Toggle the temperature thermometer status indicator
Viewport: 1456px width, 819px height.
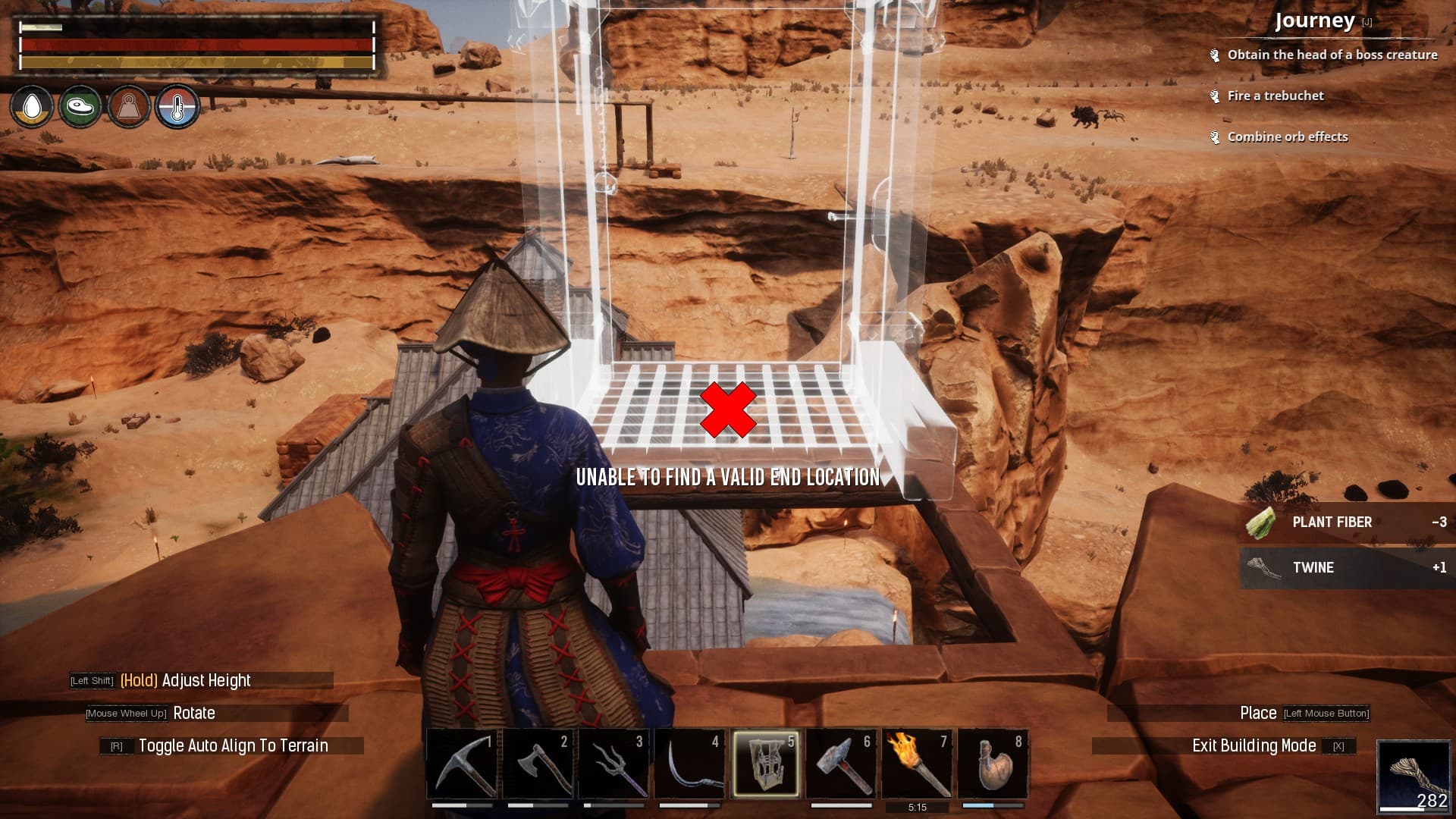(x=177, y=108)
